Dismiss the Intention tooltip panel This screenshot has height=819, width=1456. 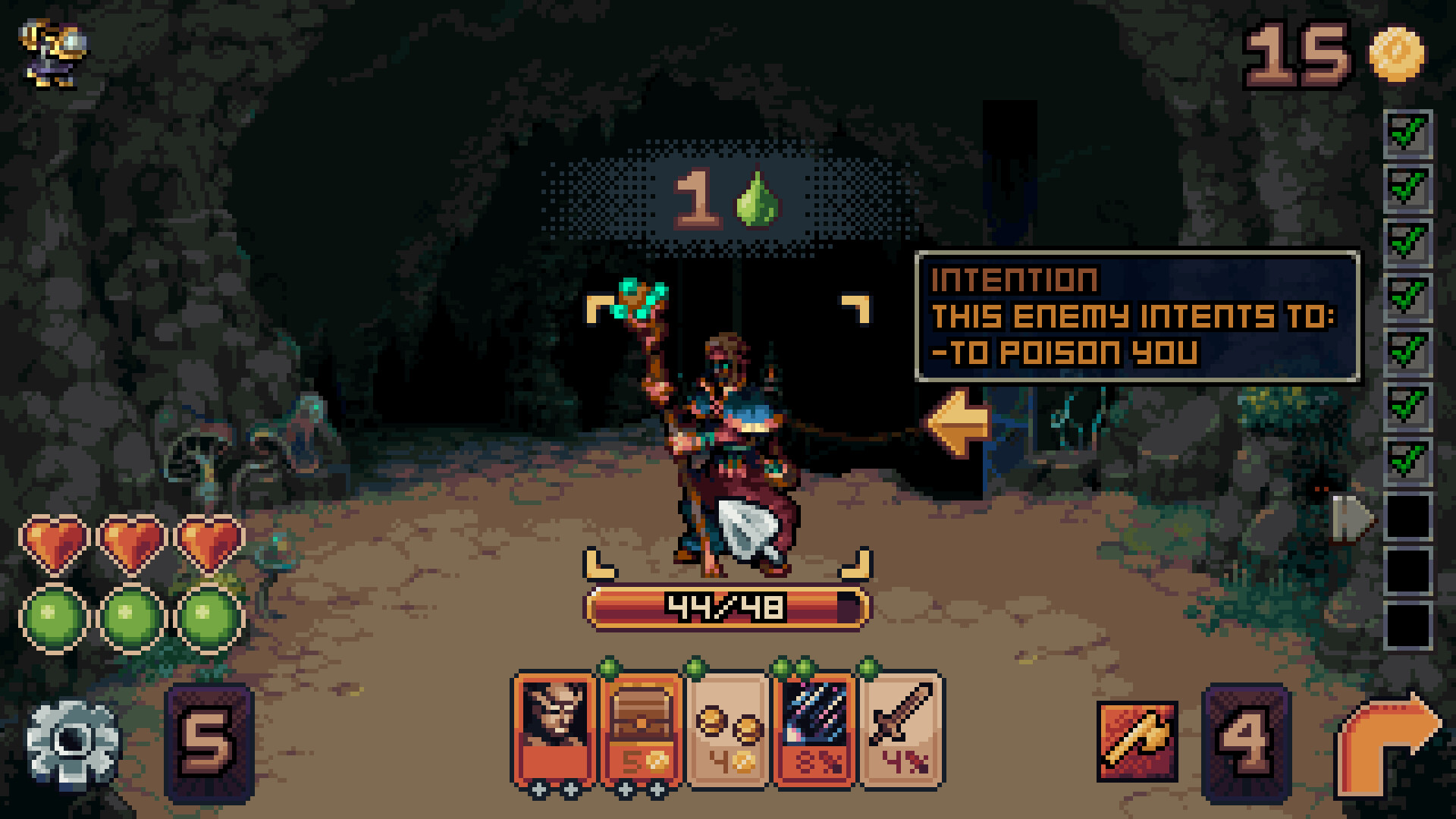tap(1137, 318)
